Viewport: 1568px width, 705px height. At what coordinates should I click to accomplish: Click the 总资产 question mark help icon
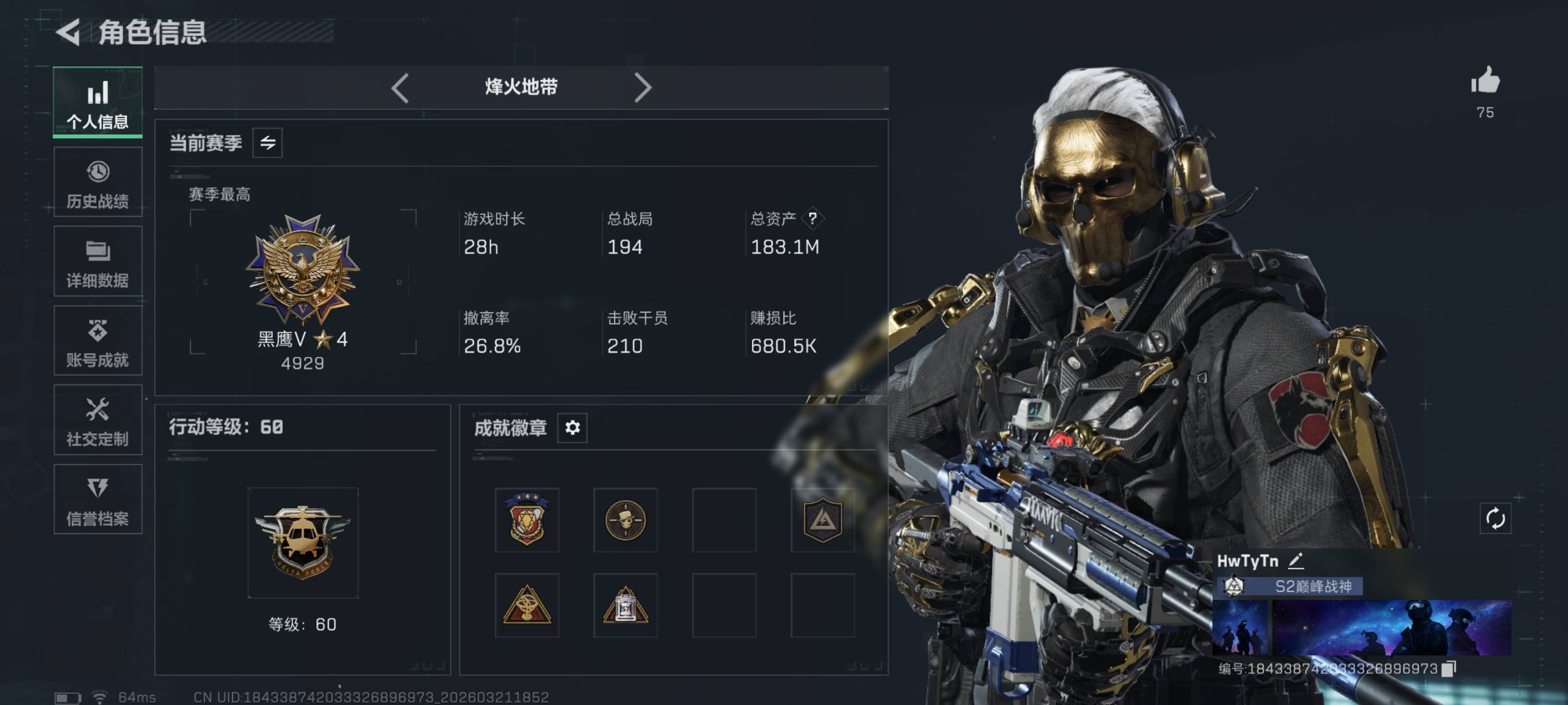tap(812, 218)
